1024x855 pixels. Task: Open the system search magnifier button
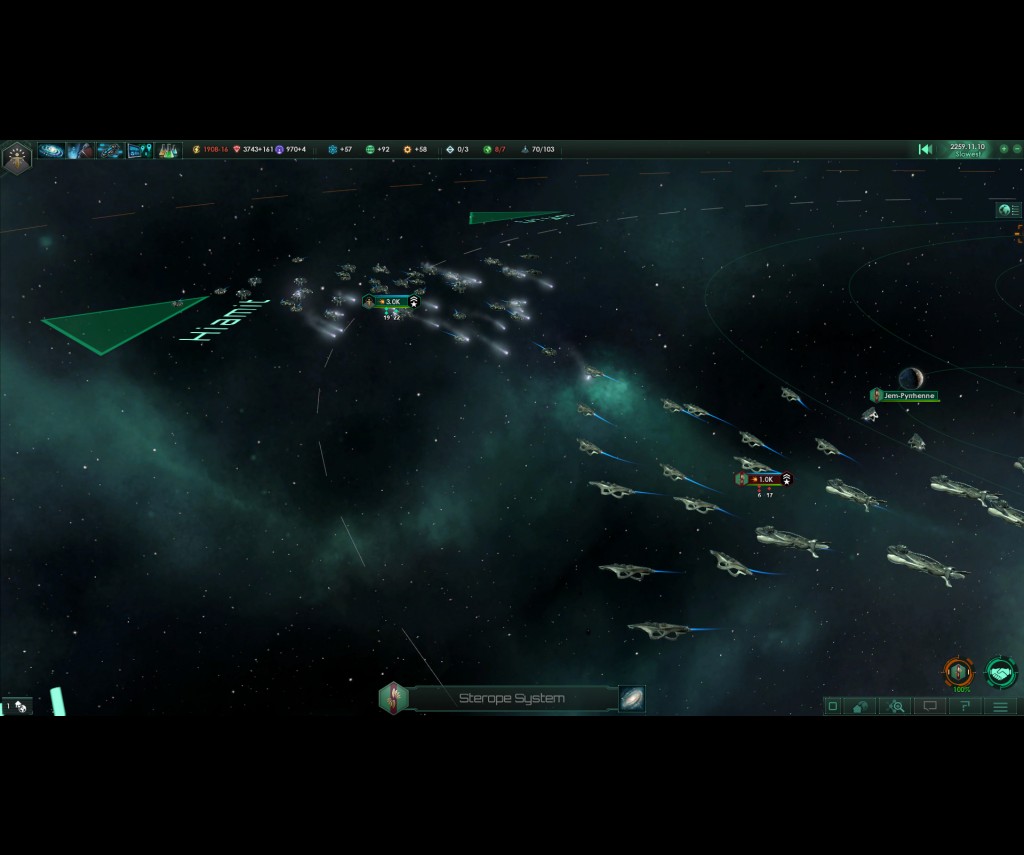(x=896, y=706)
